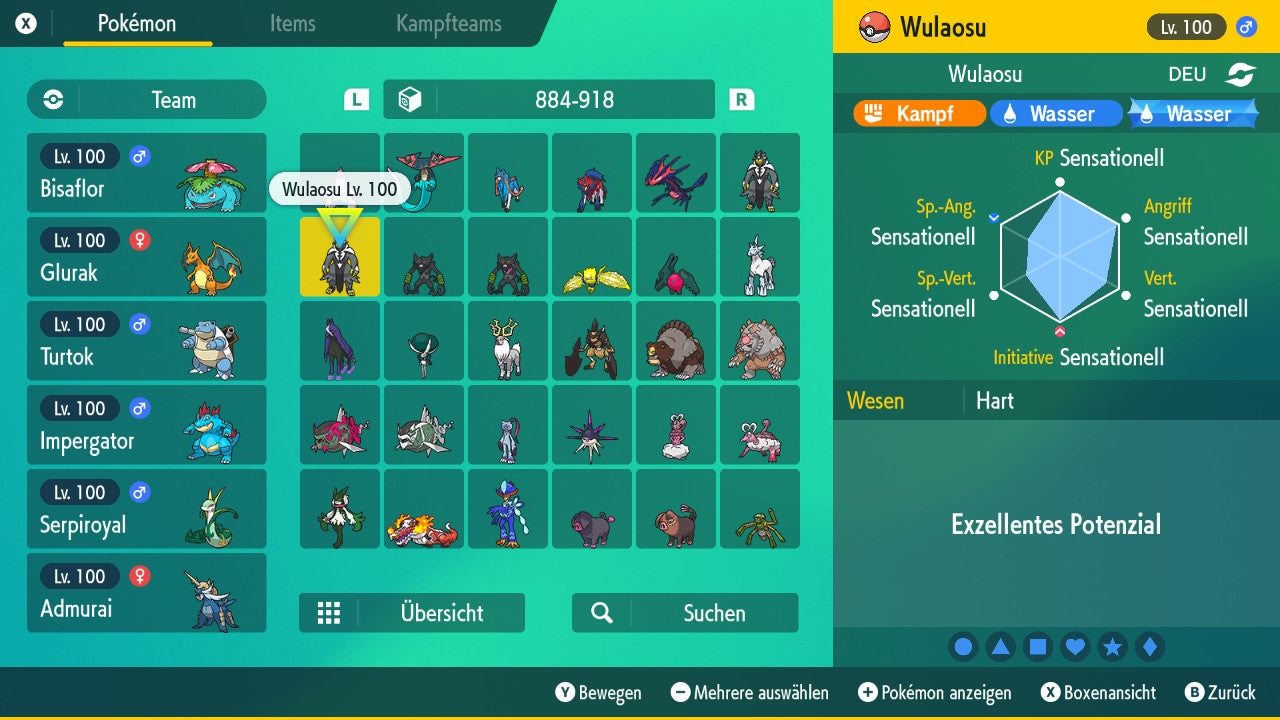1280x720 pixels.
Task: Toggle the star marking for Wulaosu
Action: [1113, 647]
